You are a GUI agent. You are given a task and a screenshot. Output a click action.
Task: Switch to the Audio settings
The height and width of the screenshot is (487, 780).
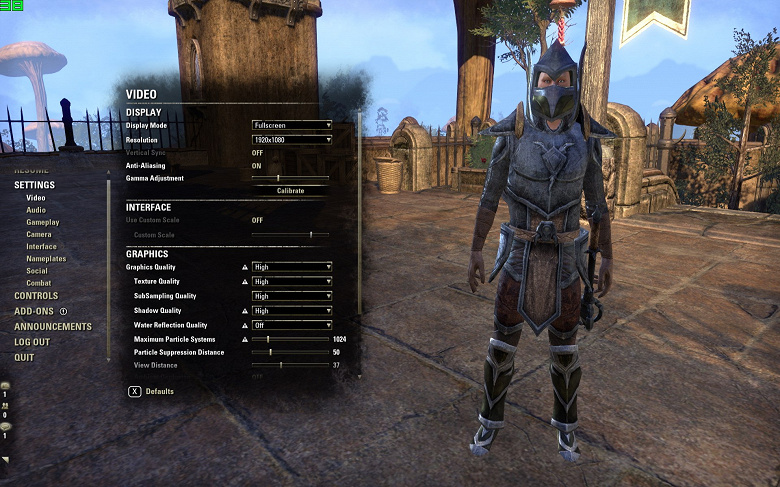pos(36,210)
